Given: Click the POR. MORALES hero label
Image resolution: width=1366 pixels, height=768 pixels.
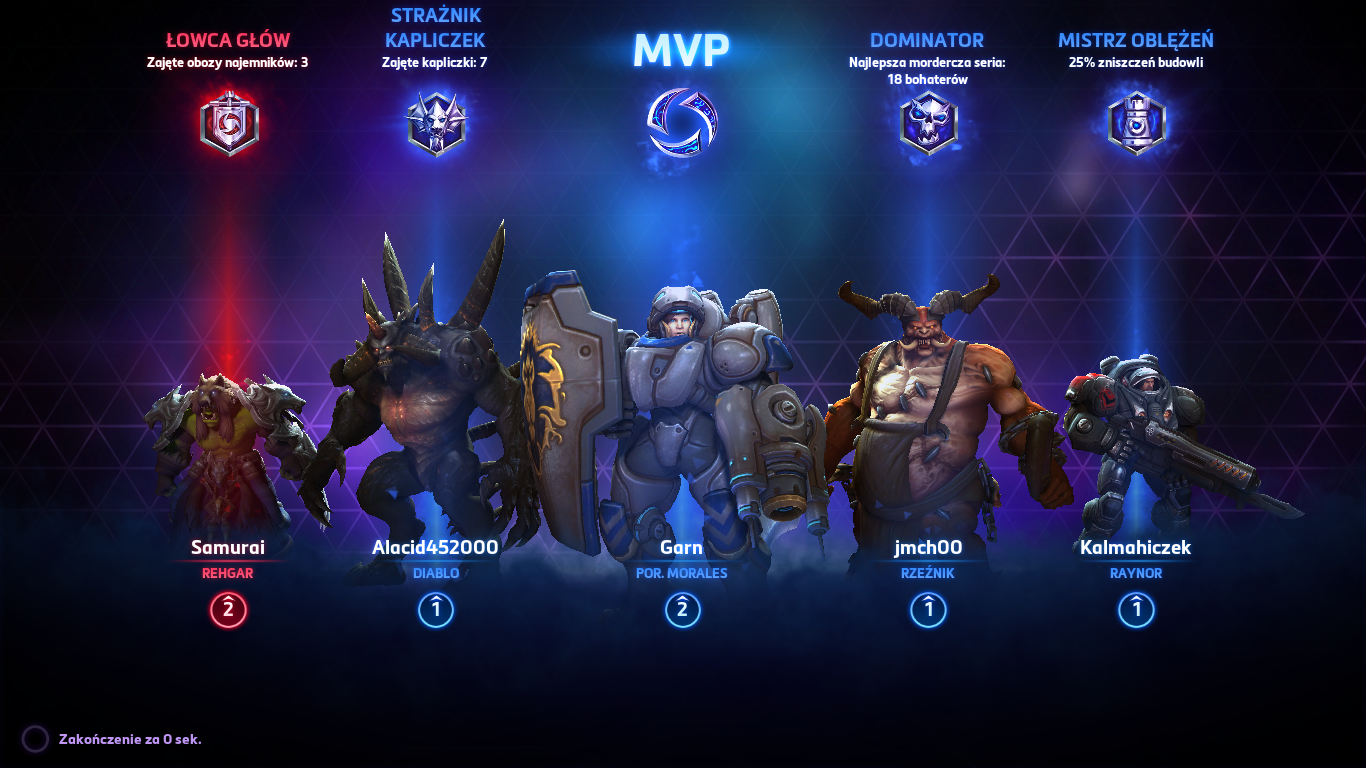Looking at the screenshot, I should click(x=683, y=573).
